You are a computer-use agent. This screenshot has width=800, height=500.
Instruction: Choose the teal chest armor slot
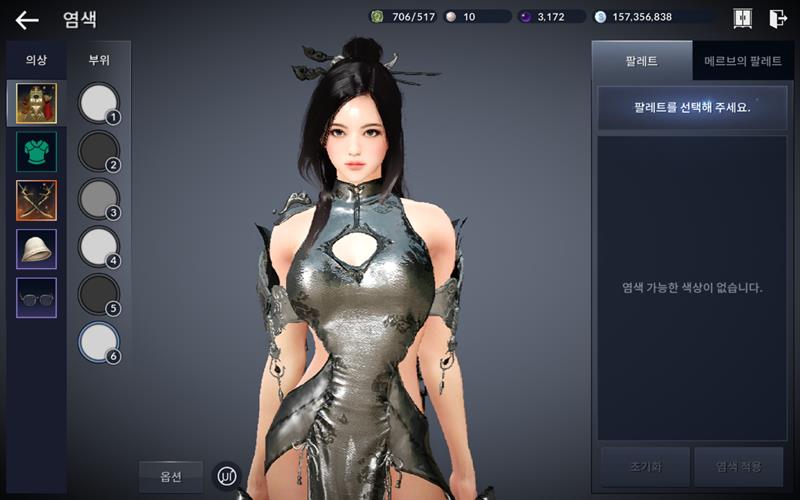pyautogui.click(x=37, y=151)
